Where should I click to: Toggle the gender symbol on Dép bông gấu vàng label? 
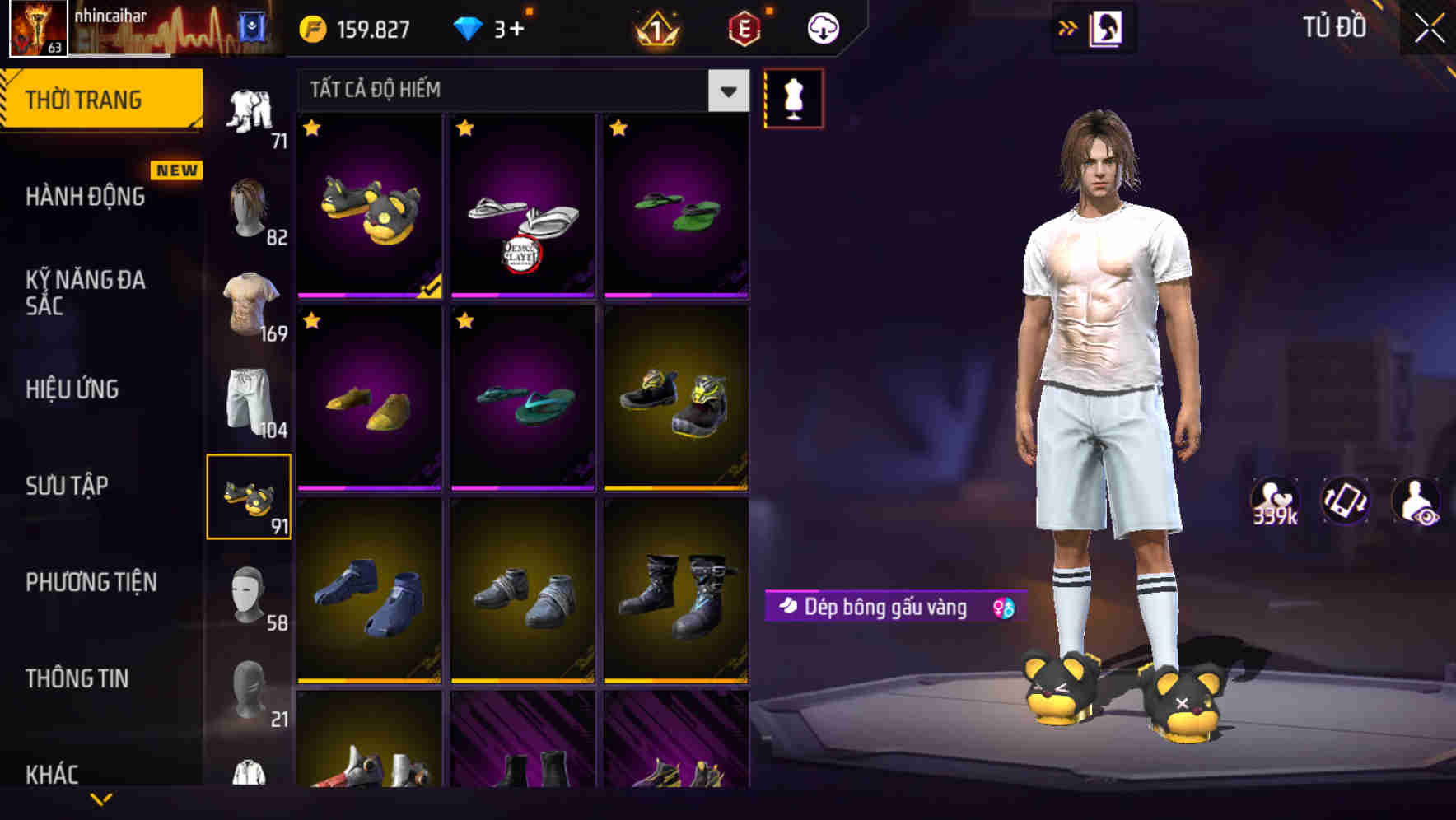tap(999, 608)
